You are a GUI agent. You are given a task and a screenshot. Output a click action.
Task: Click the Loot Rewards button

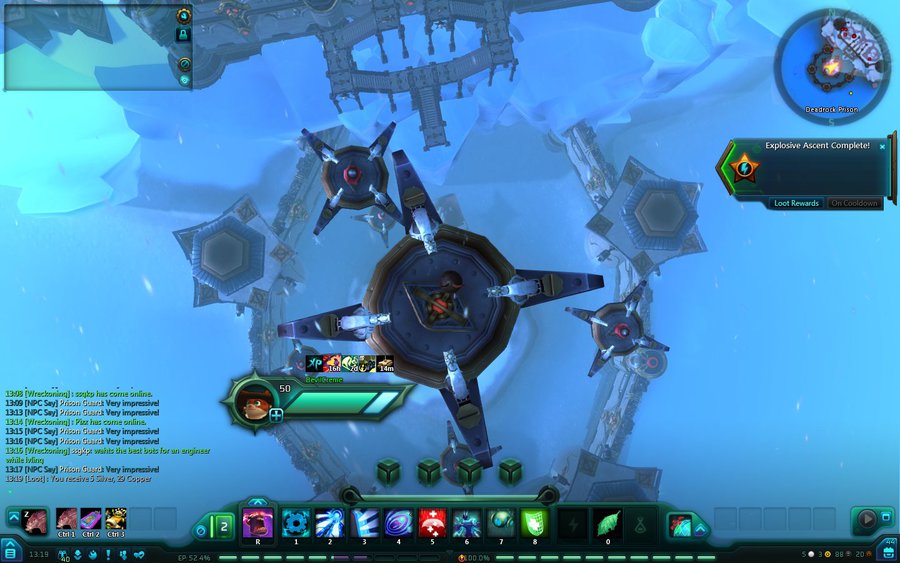(796, 203)
